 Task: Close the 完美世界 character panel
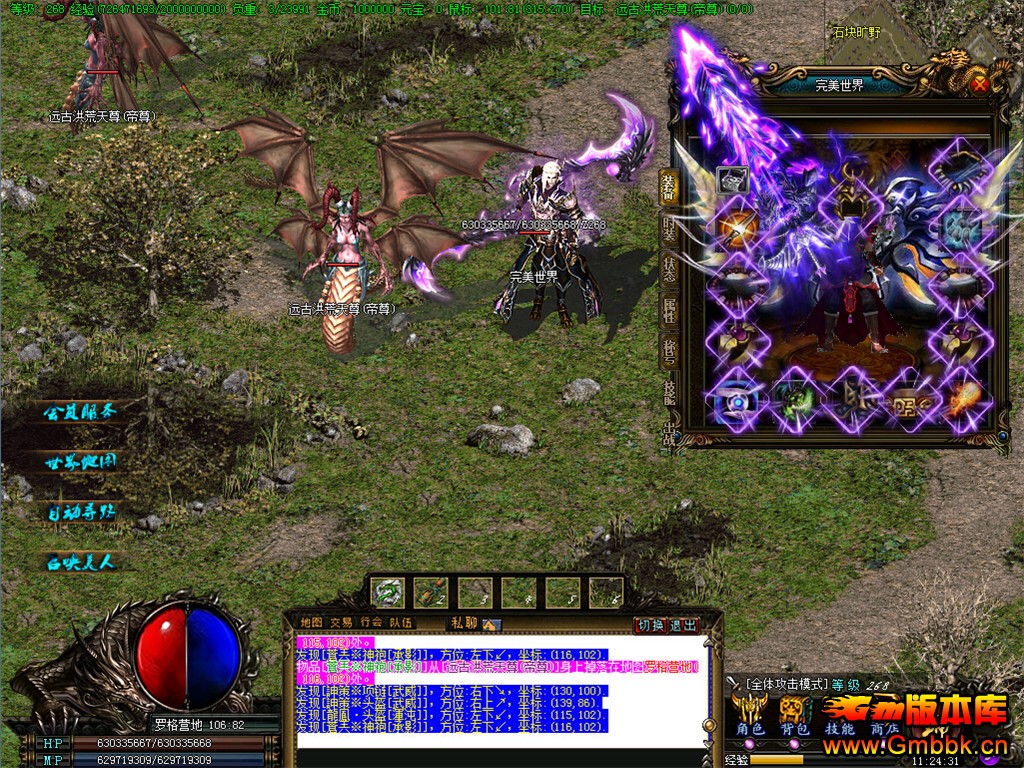979,85
